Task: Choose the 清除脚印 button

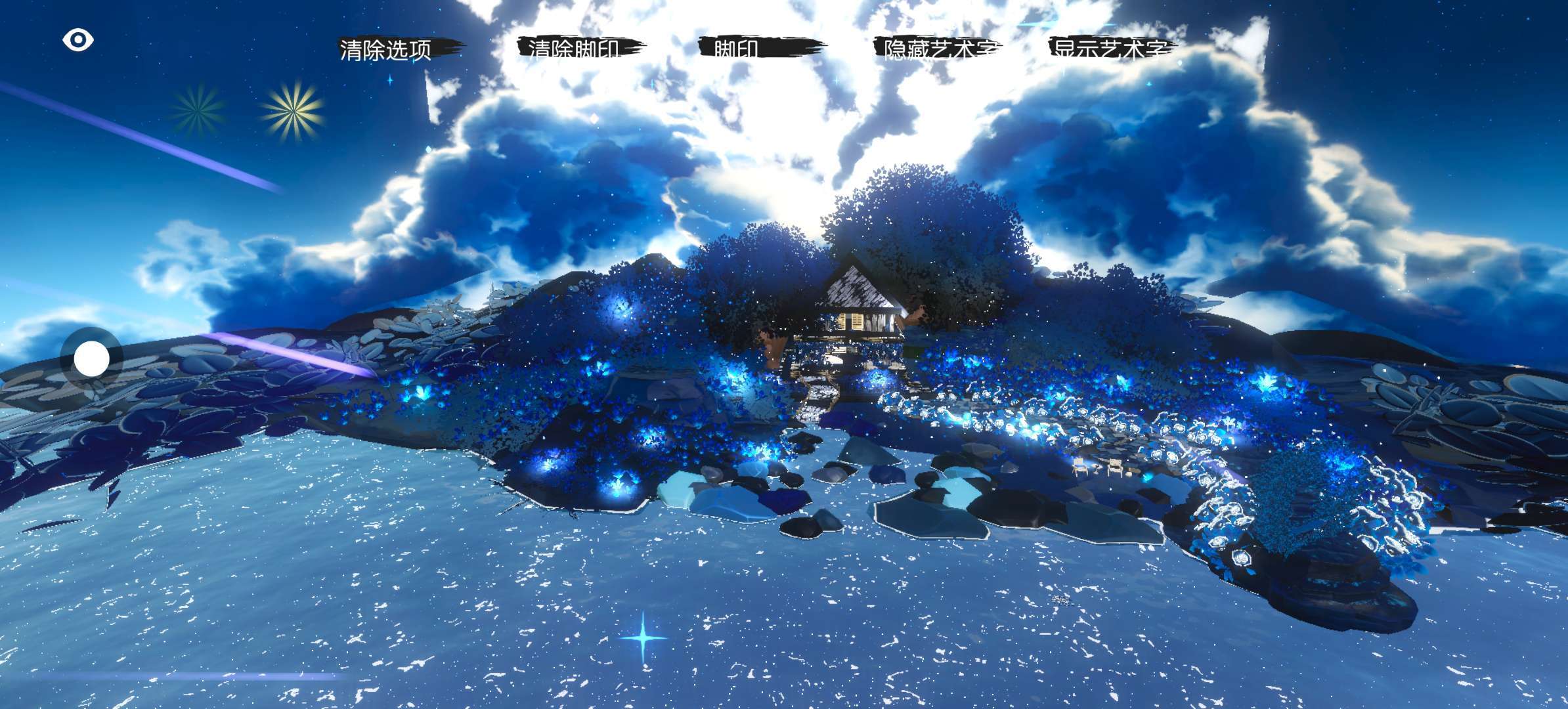Action: point(576,48)
